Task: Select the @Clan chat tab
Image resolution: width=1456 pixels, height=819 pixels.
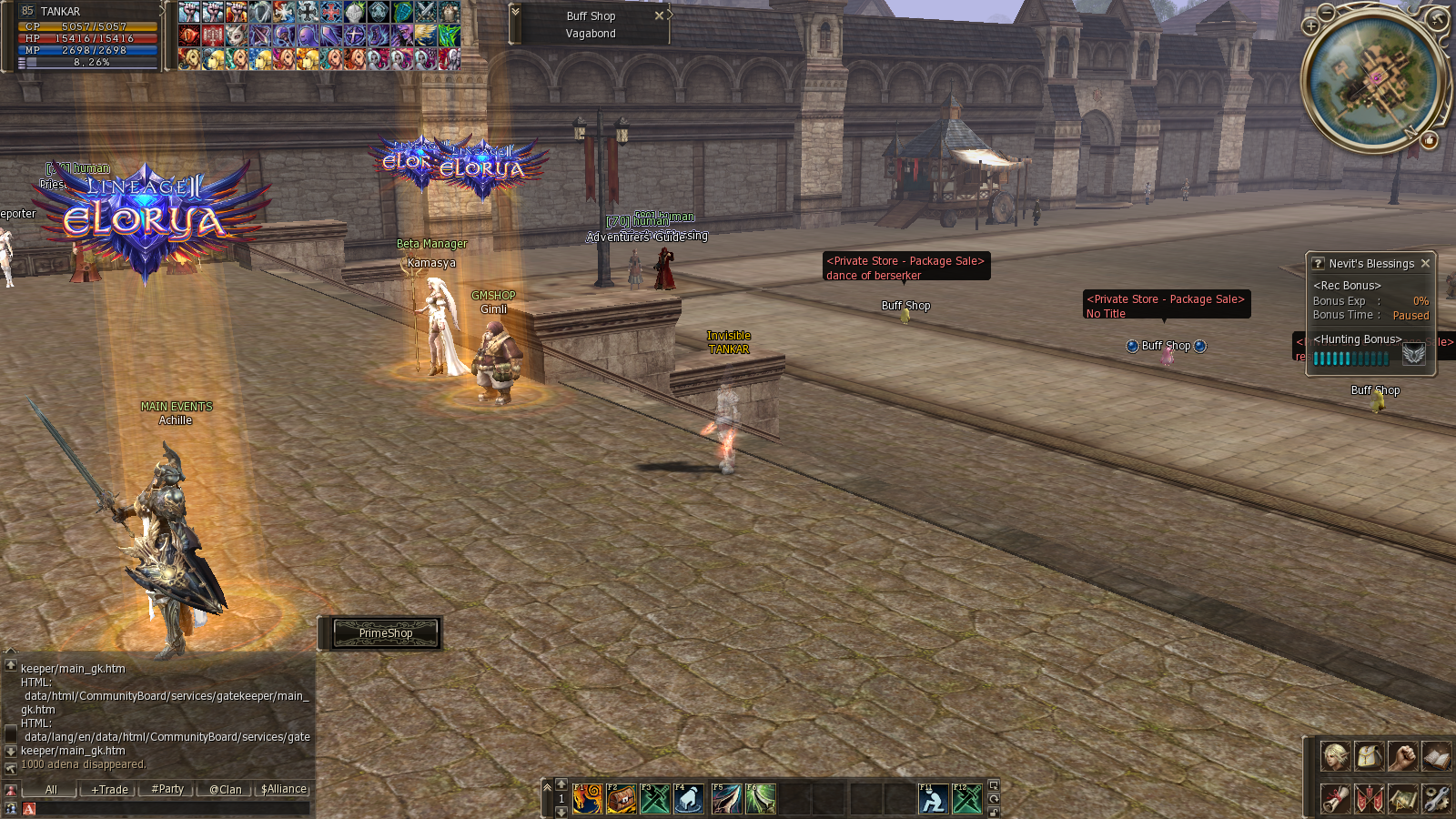Action: pos(225,790)
